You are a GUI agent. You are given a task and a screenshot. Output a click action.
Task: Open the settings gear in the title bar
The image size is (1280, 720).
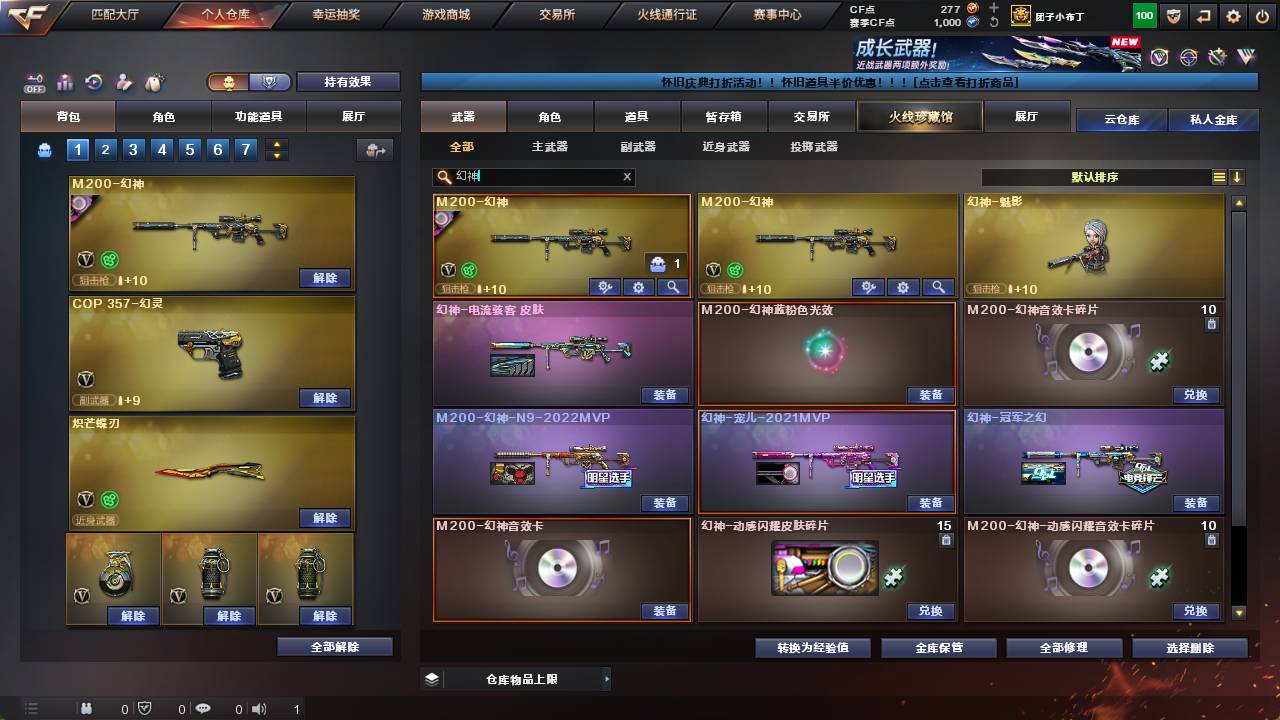tap(1232, 15)
